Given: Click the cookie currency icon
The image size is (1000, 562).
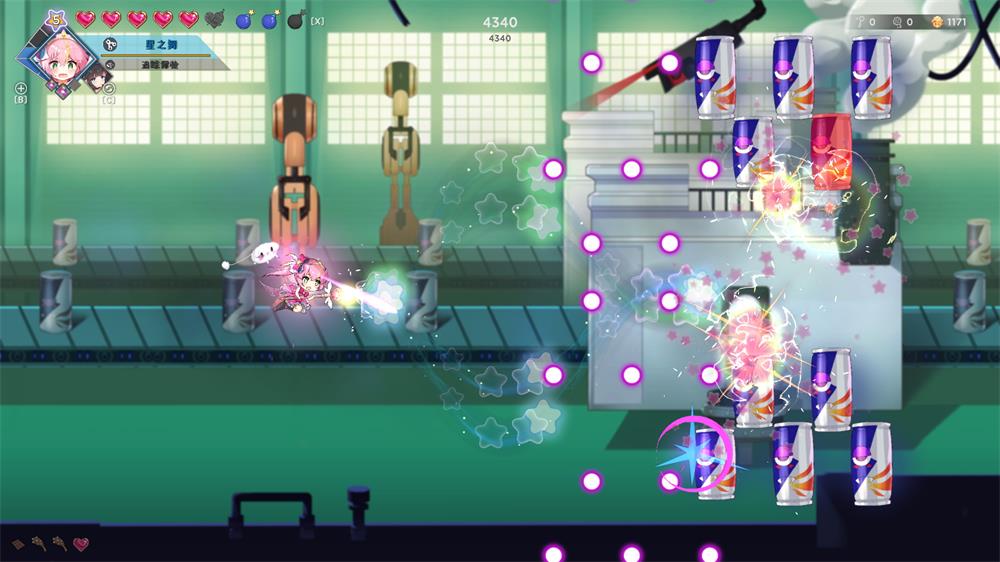Looking at the screenshot, I should point(937,21).
